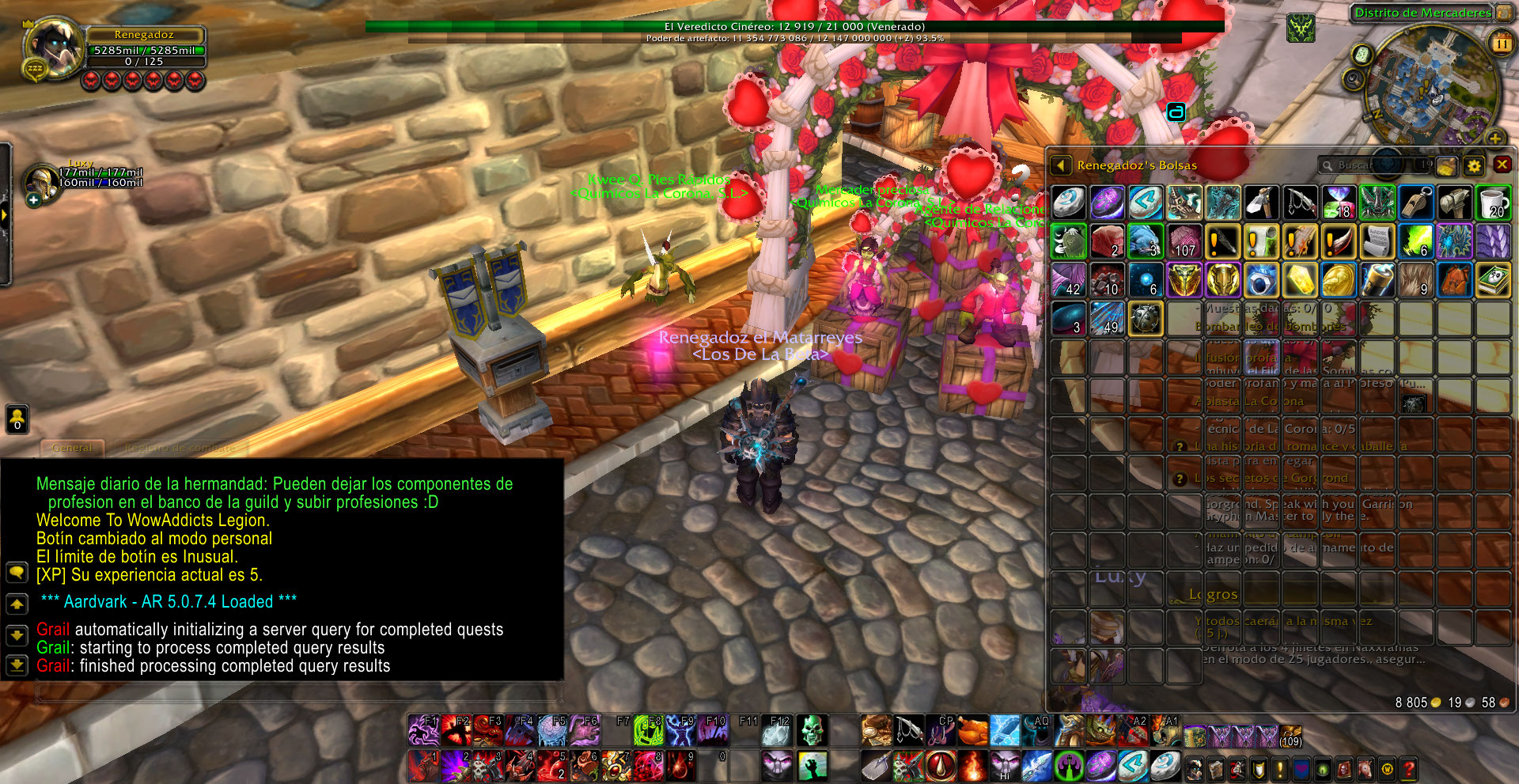Viewport: 1519px width, 784px height.
Task: Open the red question mark help button
Action: [1408, 768]
